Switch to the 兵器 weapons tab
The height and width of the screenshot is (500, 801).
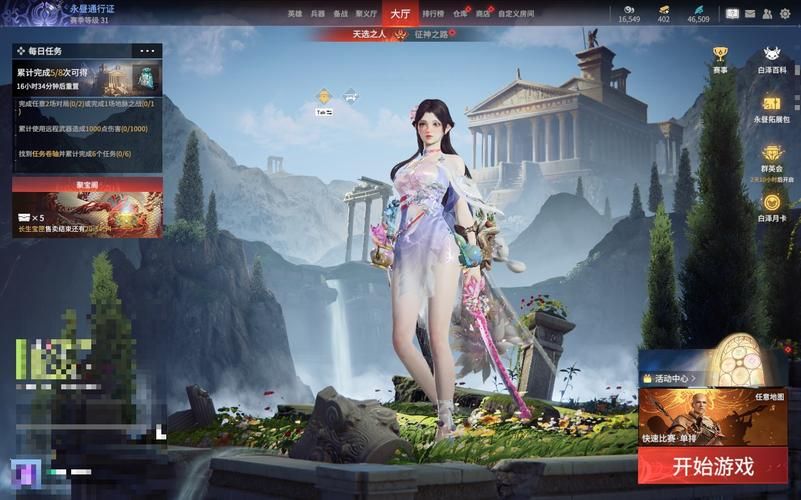tap(318, 14)
